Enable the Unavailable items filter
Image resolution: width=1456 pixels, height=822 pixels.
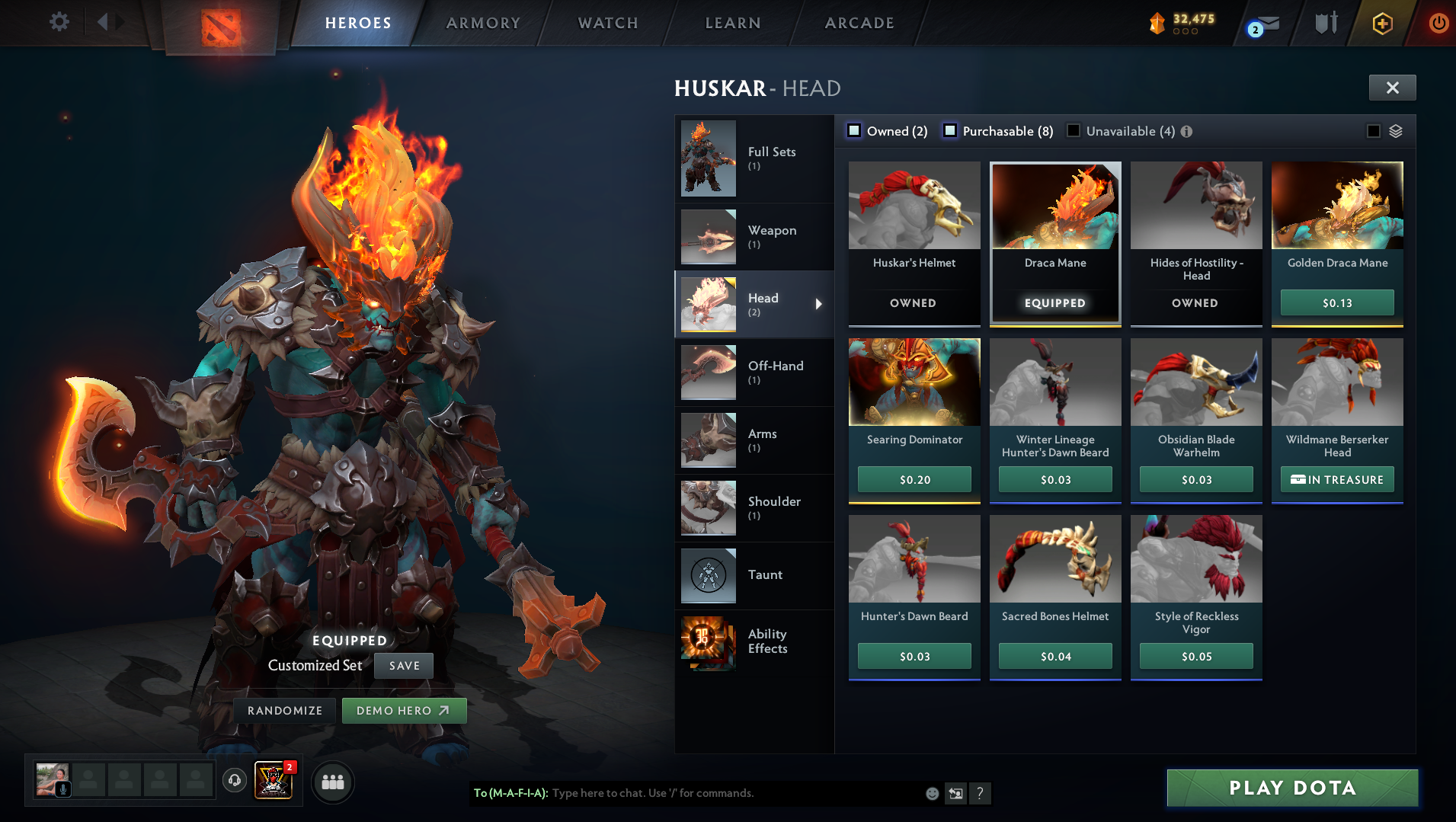click(x=1074, y=131)
